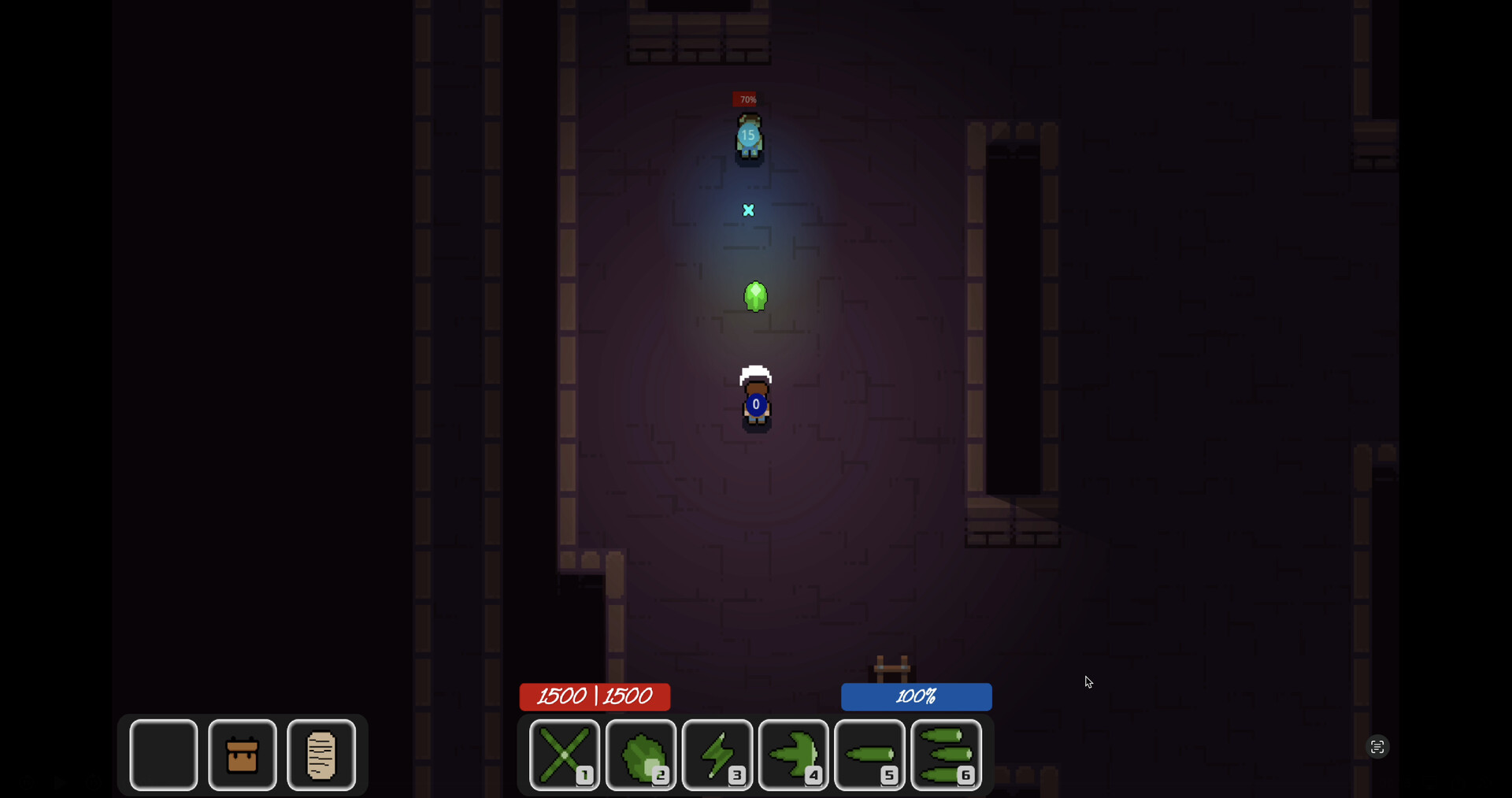
Task: Open the backpack inventory
Action: click(242, 755)
